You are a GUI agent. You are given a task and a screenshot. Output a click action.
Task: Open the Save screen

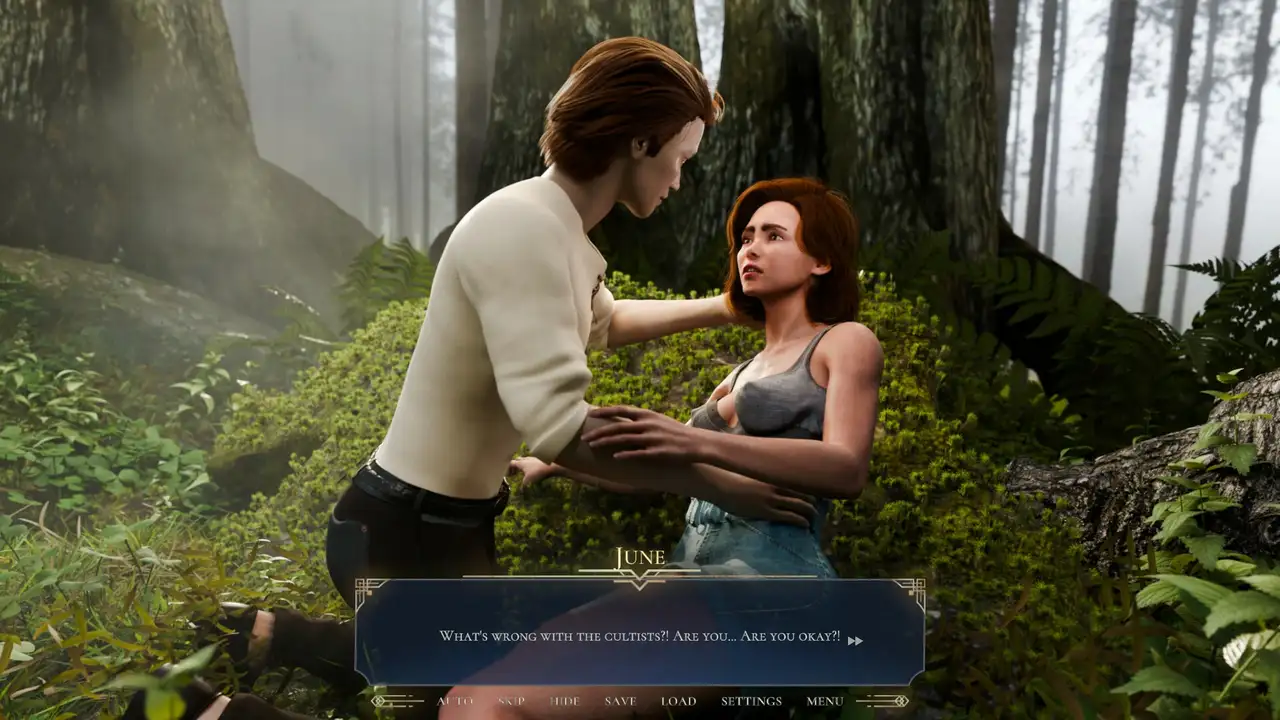tap(620, 701)
